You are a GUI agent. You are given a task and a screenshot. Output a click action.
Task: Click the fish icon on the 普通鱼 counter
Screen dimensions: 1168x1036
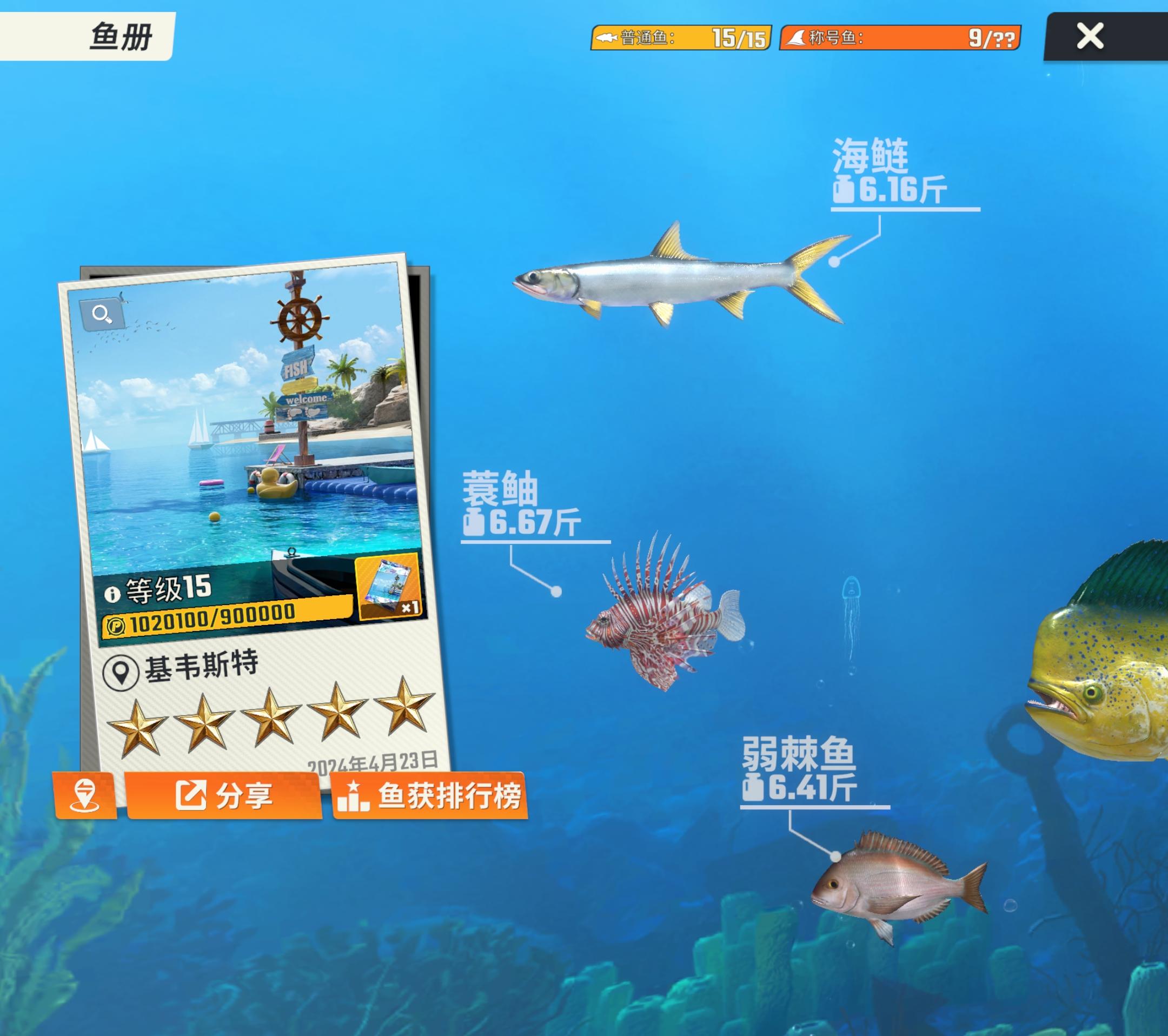(x=608, y=38)
